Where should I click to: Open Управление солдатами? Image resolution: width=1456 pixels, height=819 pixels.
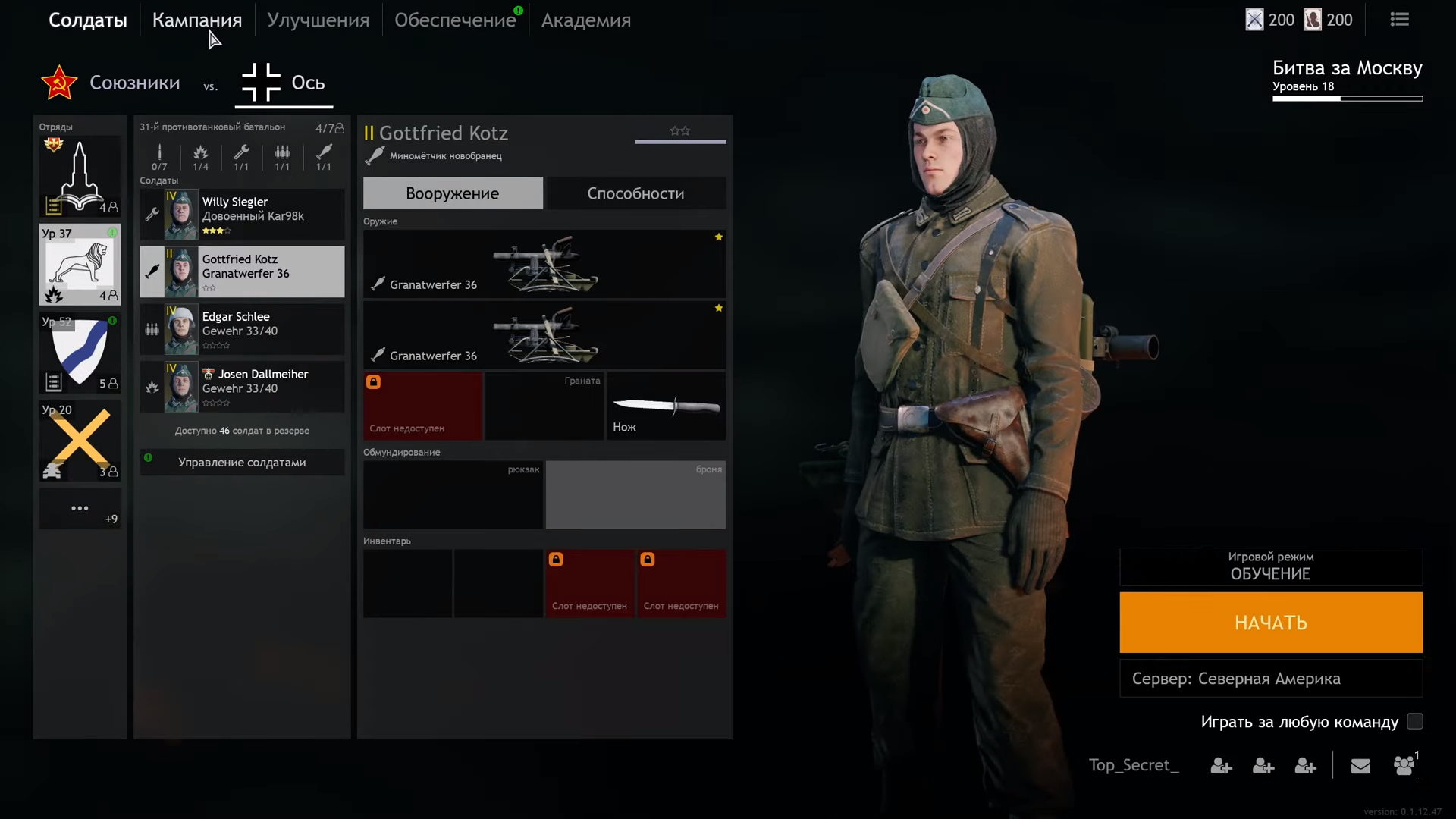click(242, 462)
